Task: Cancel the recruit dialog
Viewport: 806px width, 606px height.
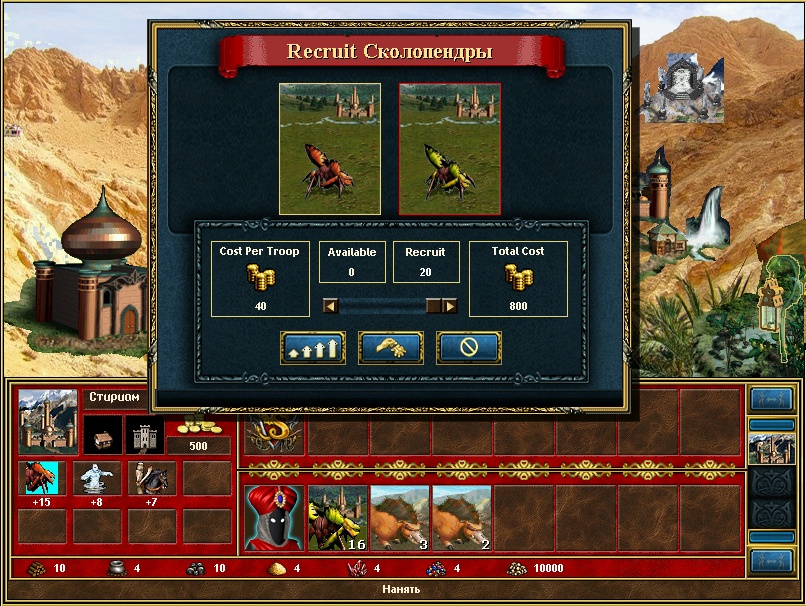Action: pos(469,348)
